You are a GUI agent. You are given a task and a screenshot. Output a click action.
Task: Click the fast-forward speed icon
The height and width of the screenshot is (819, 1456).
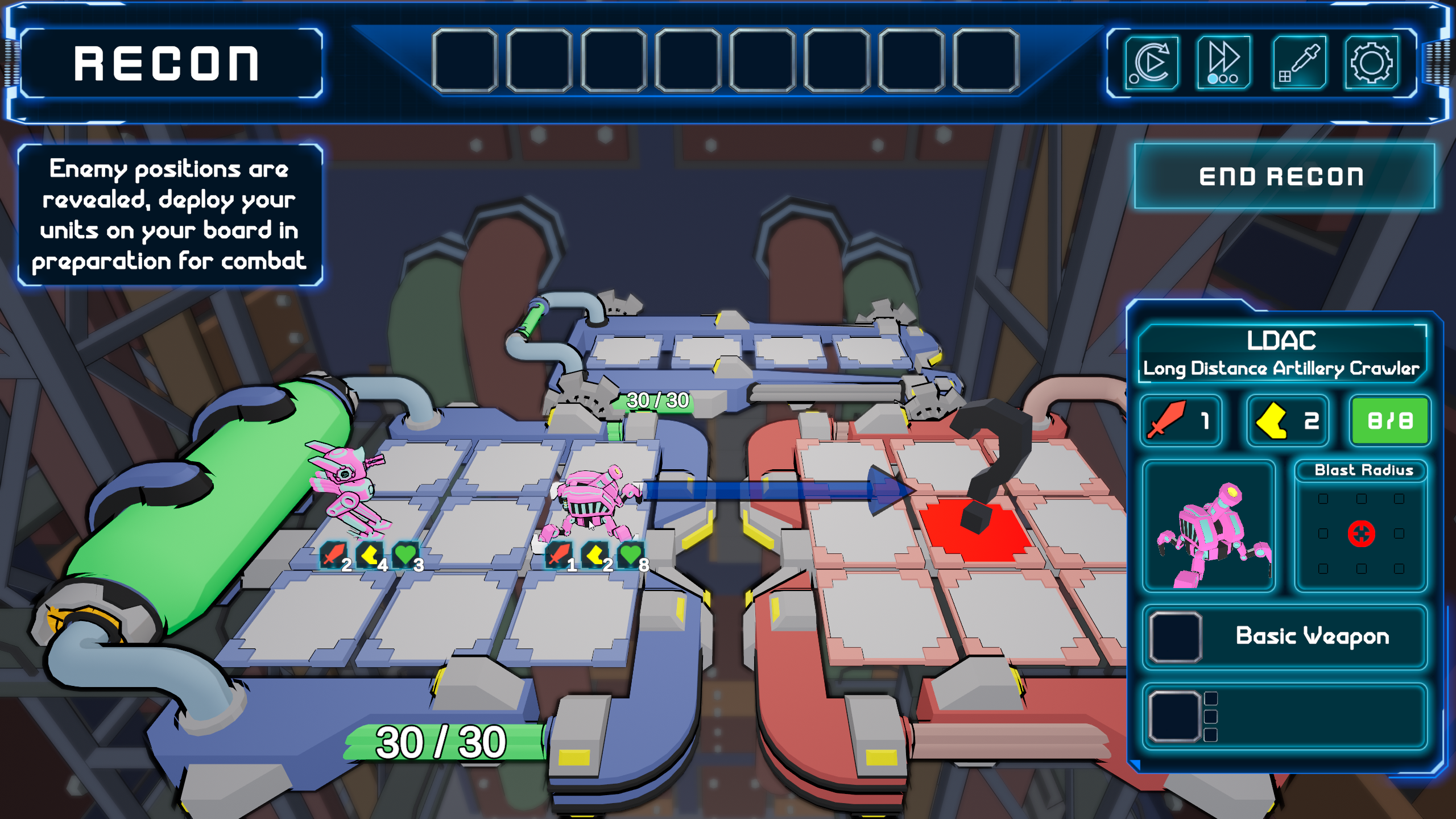coord(1223,63)
